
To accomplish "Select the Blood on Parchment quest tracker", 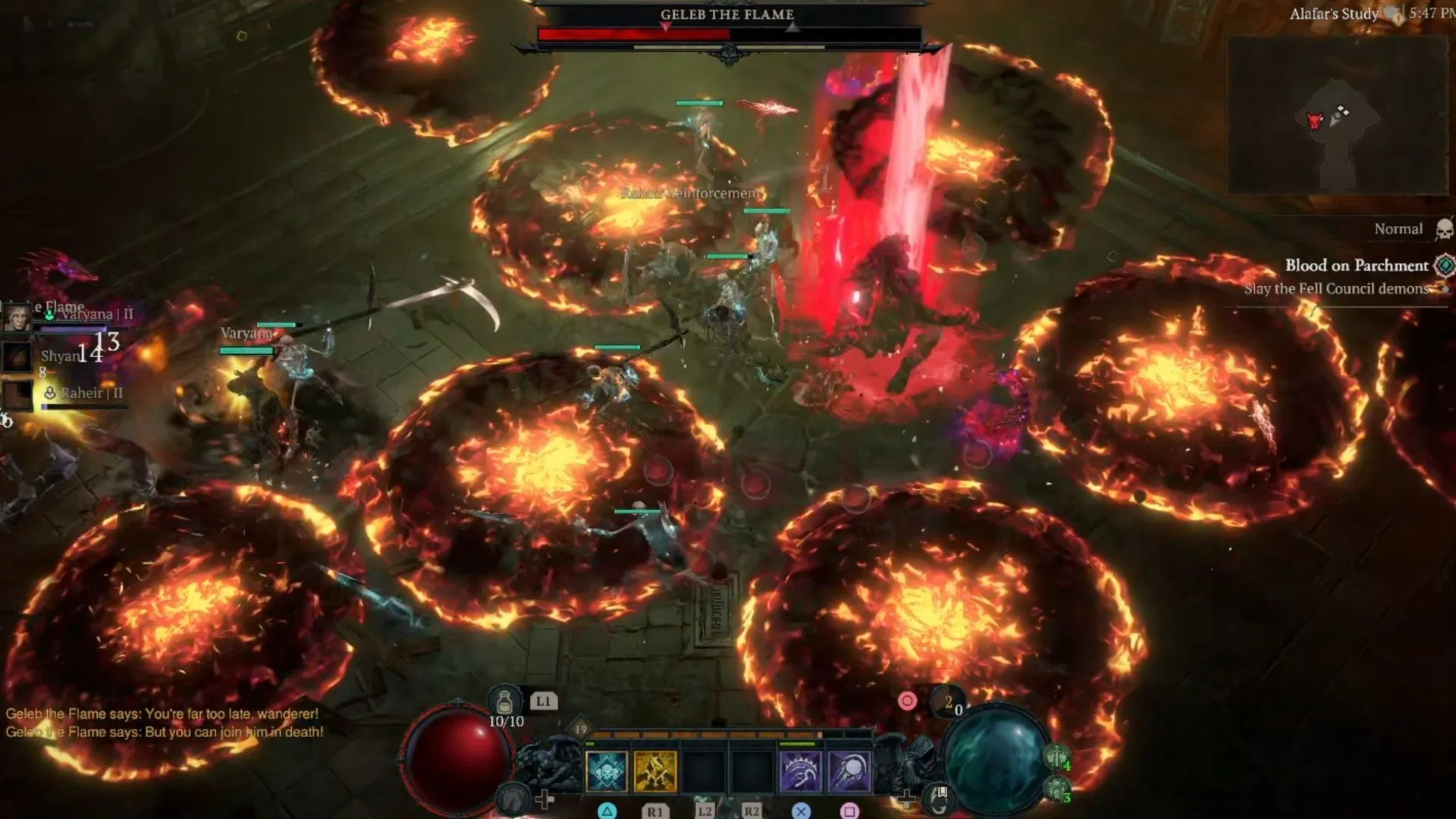I will pyautogui.click(x=1356, y=265).
